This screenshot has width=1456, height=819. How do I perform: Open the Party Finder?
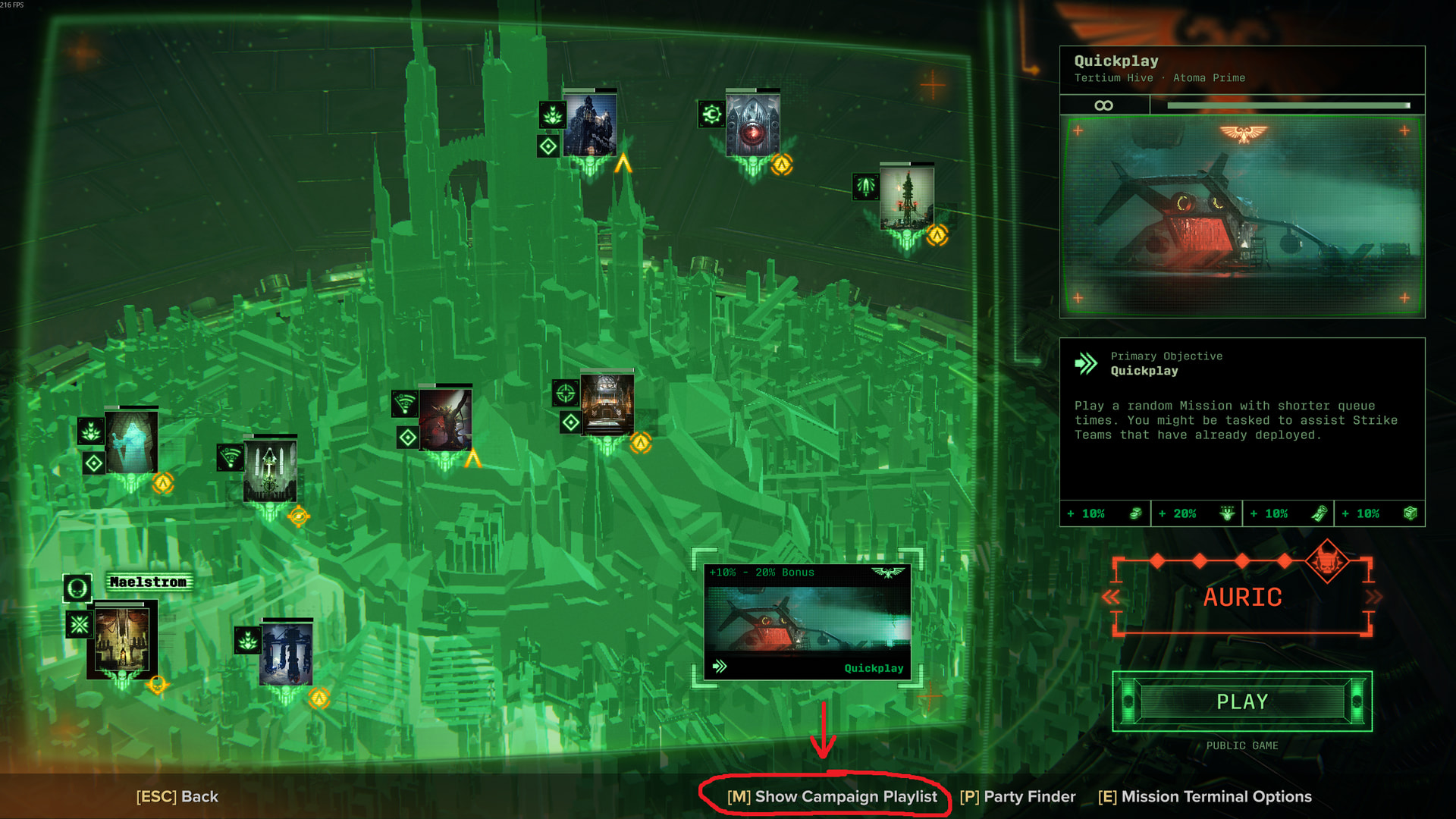[1017, 796]
